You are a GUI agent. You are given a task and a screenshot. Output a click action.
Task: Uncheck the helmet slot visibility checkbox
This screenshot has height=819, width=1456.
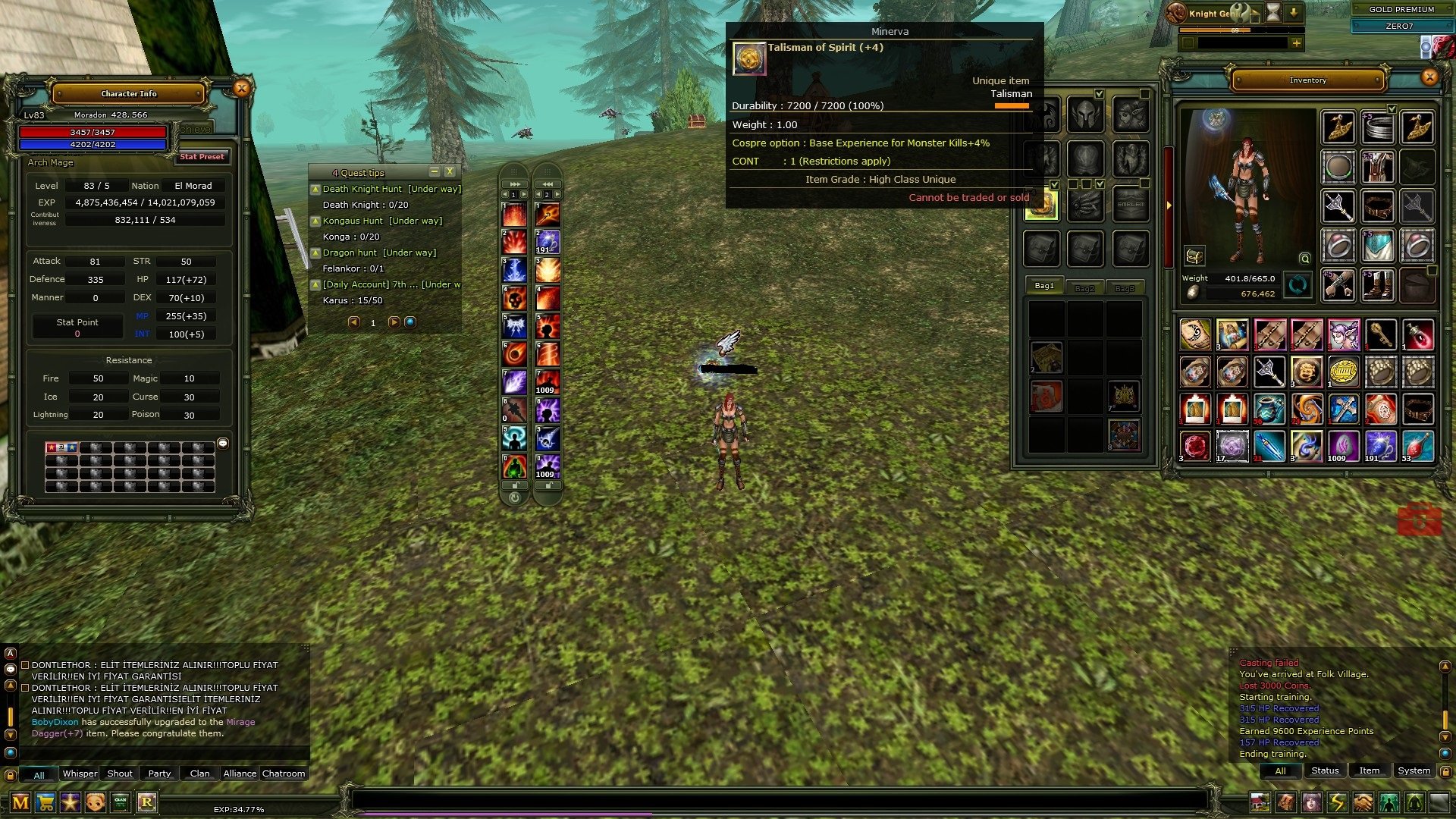point(1099,95)
